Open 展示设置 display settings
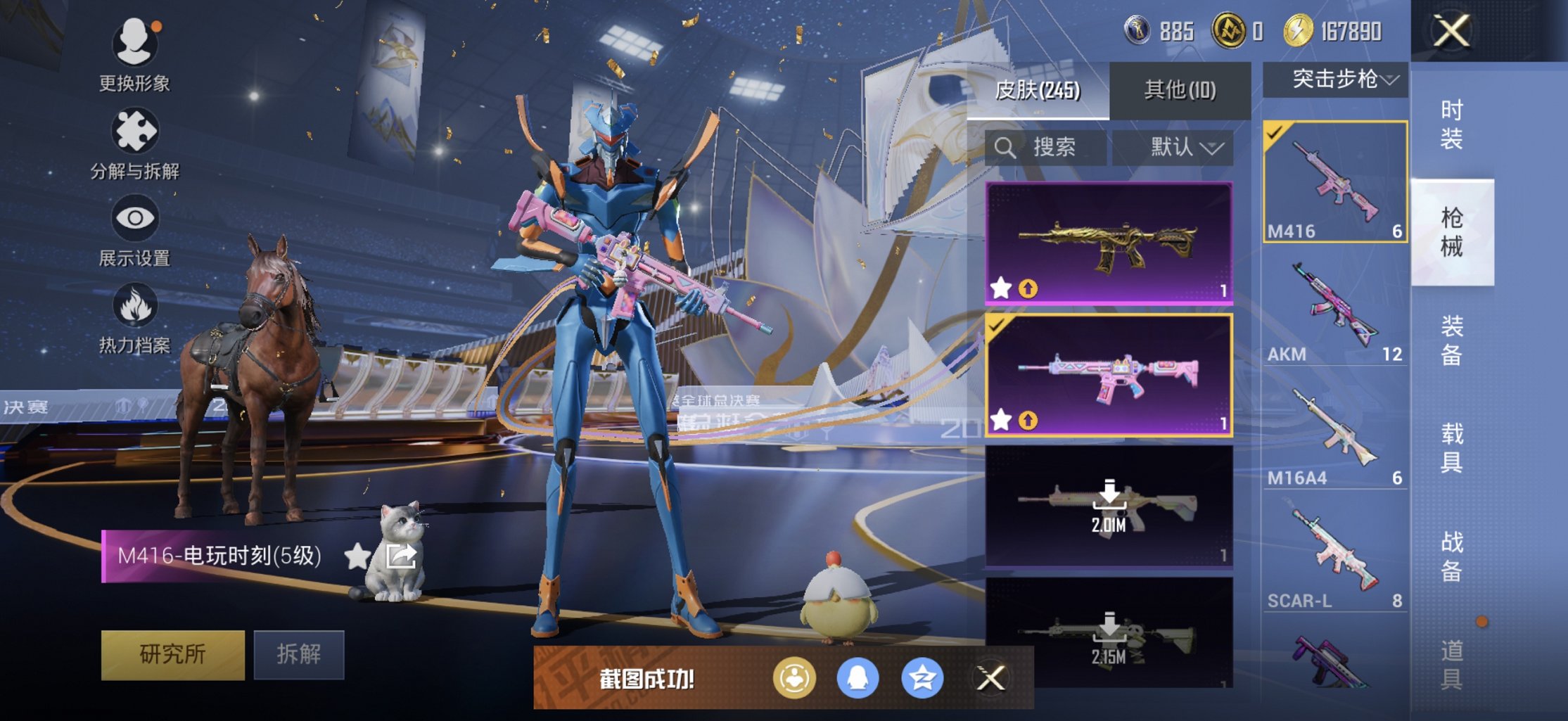This screenshot has height=721, width=1568. (136, 218)
